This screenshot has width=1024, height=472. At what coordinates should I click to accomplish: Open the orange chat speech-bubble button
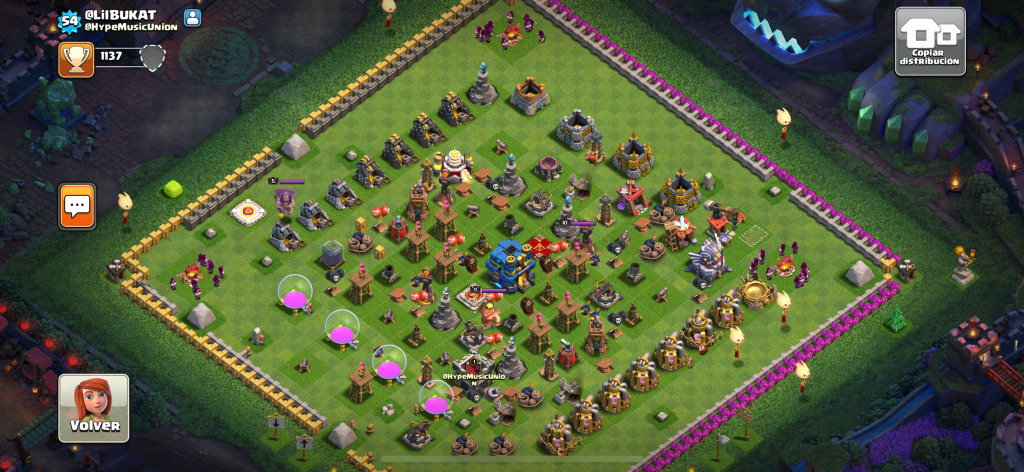tap(77, 205)
